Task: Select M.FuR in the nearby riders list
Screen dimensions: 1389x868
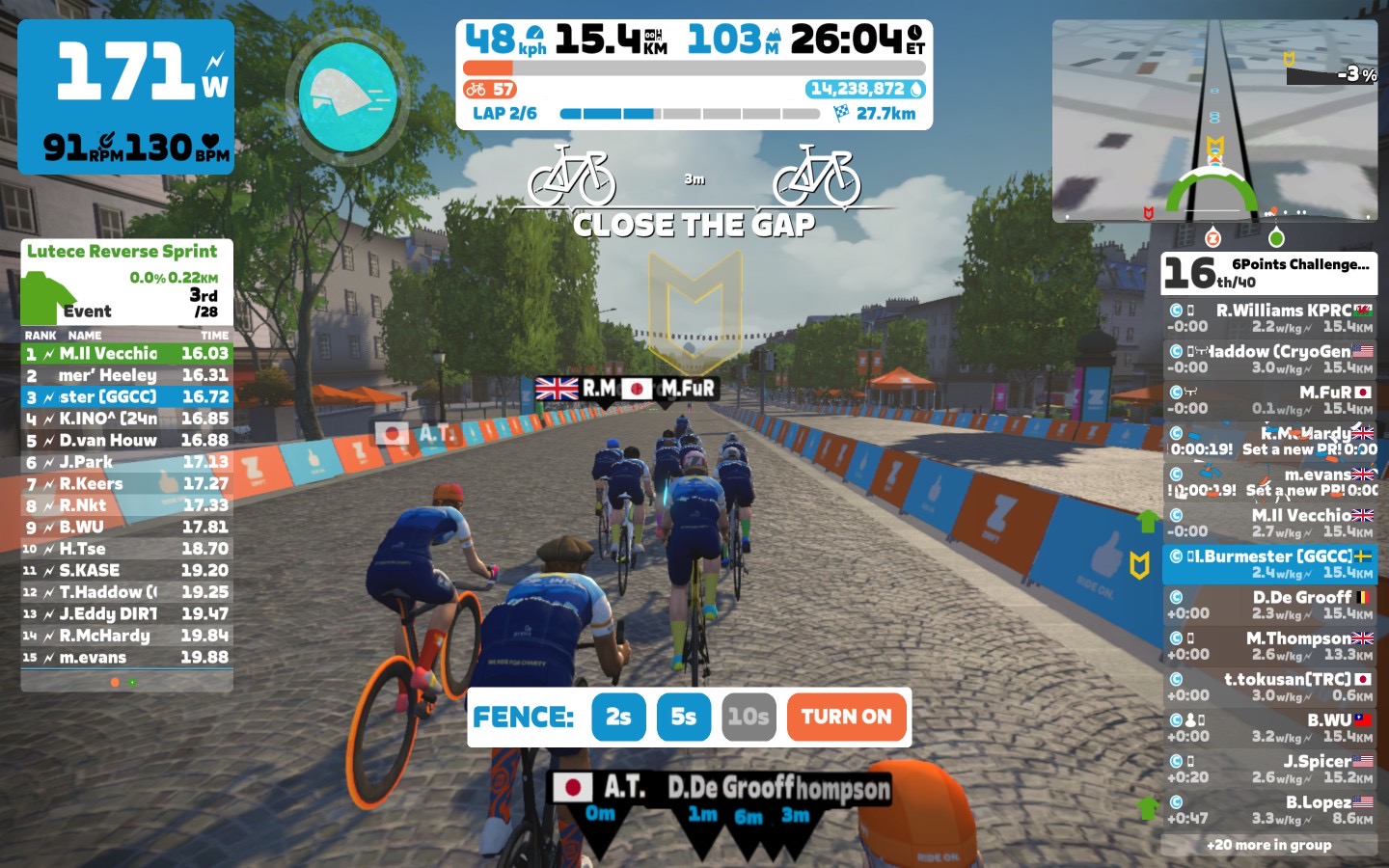Action: coord(1269,400)
